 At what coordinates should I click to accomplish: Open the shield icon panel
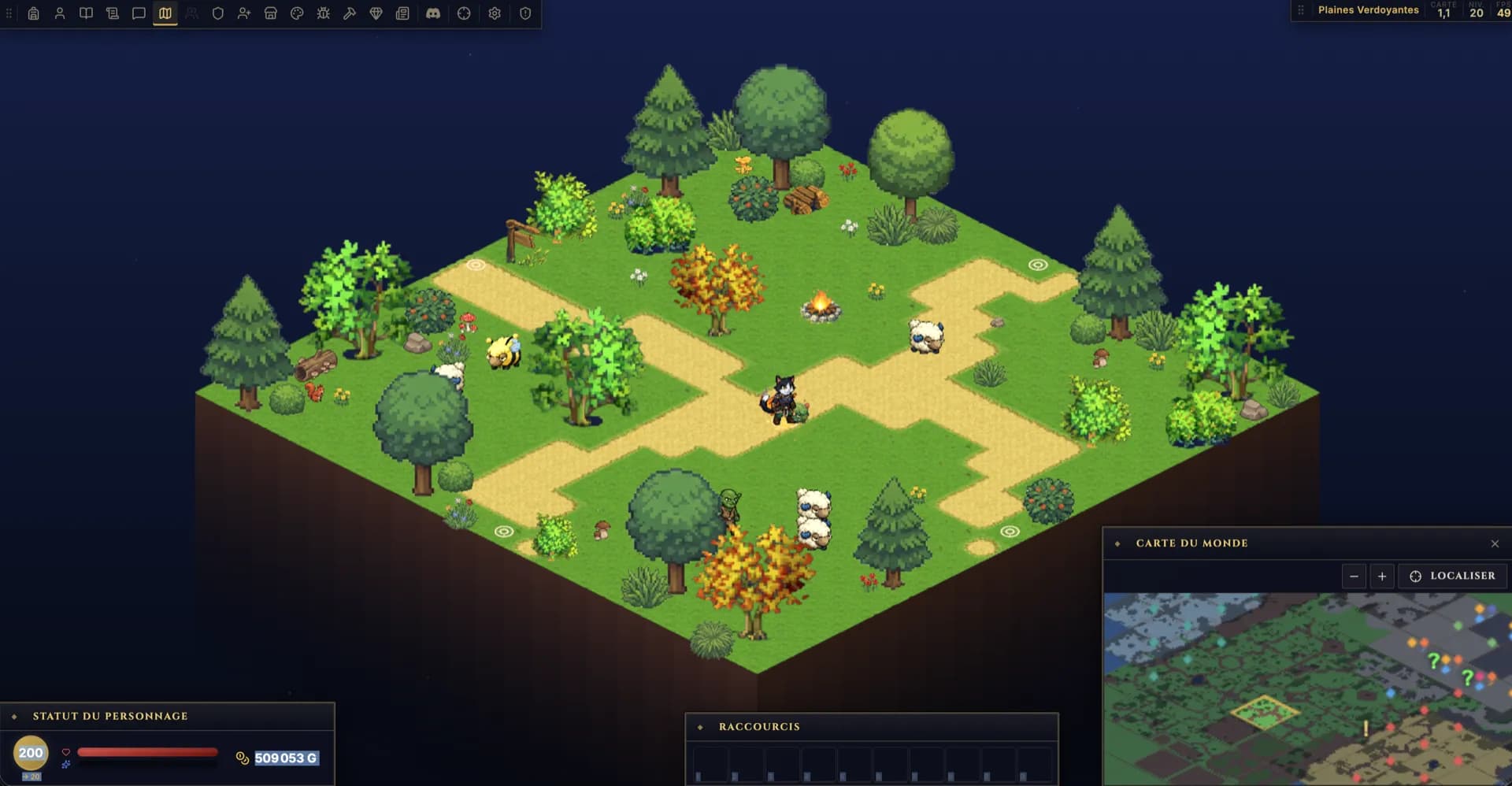pos(218,13)
